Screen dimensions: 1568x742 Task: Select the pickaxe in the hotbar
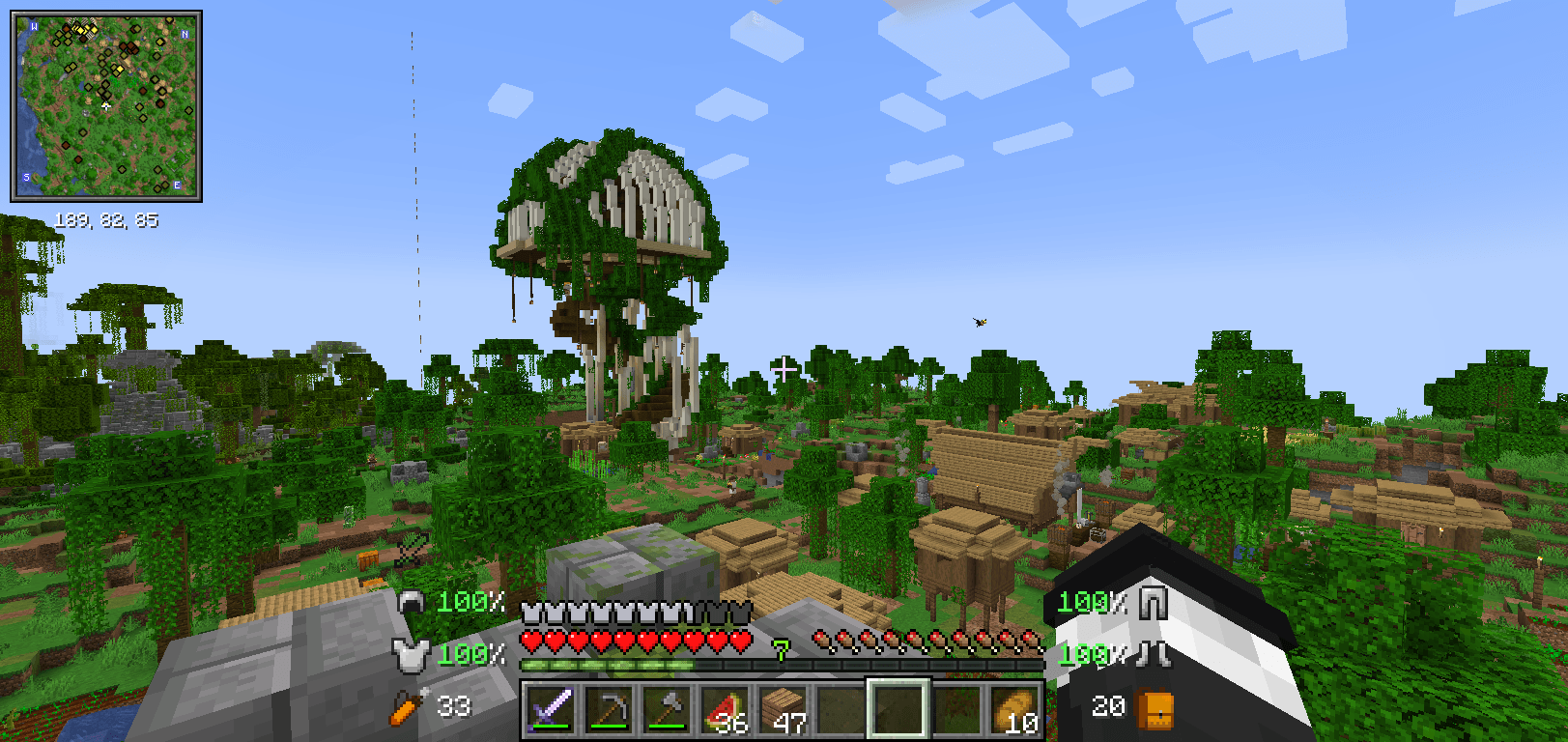pyautogui.click(x=609, y=708)
